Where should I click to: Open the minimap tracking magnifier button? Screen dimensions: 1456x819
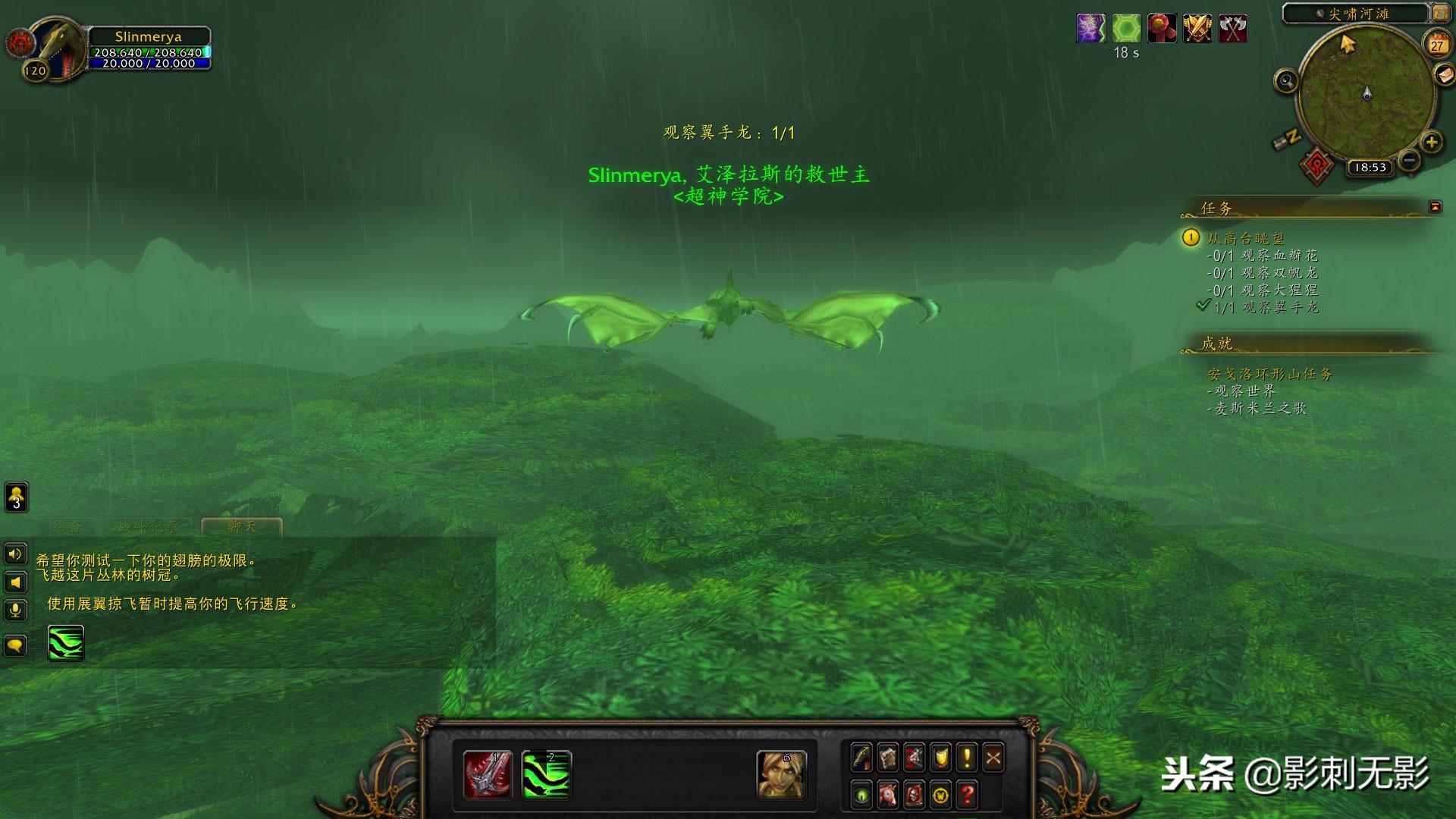1285,80
